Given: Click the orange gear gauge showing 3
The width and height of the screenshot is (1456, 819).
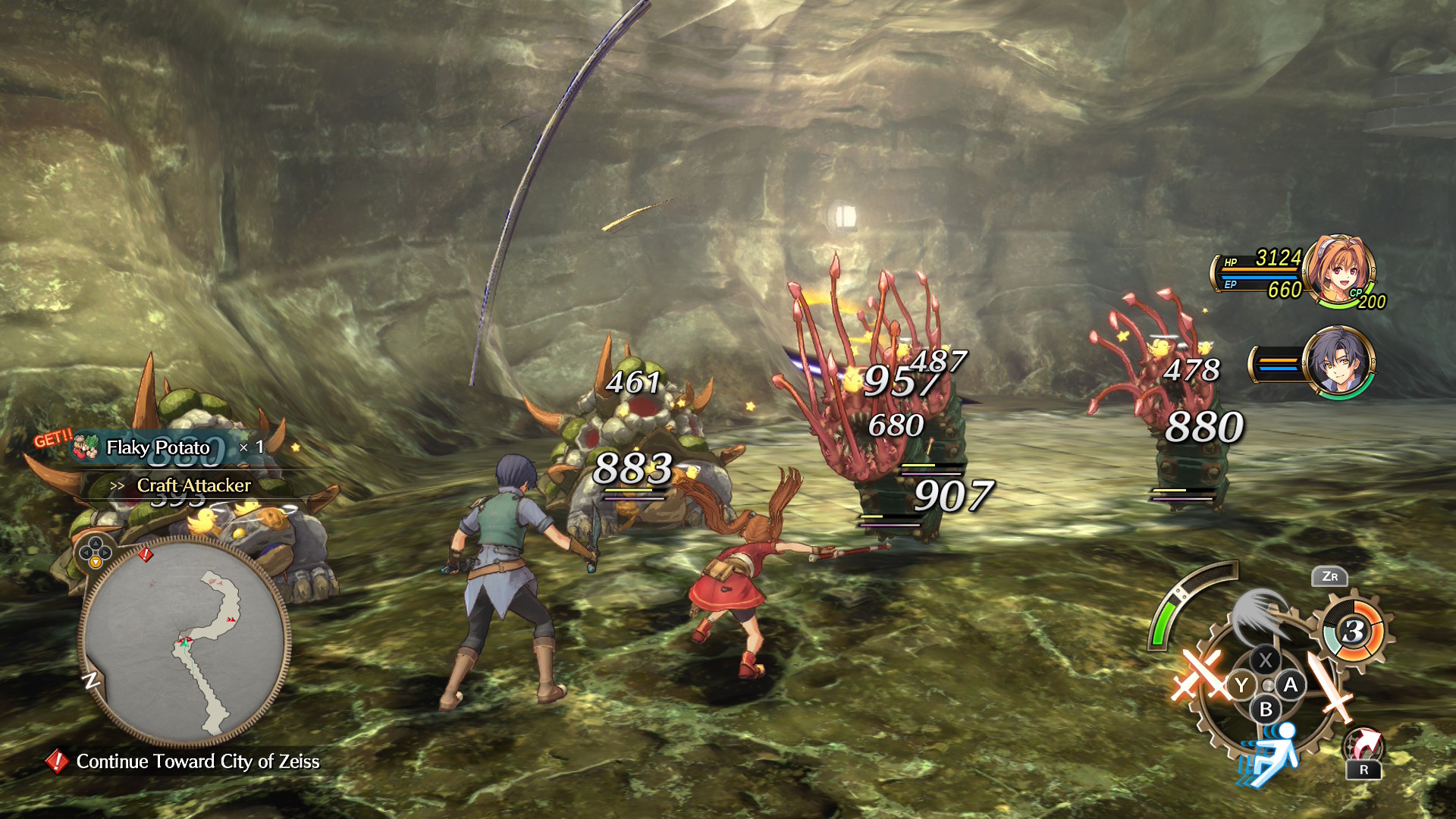Looking at the screenshot, I should tap(1354, 631).
